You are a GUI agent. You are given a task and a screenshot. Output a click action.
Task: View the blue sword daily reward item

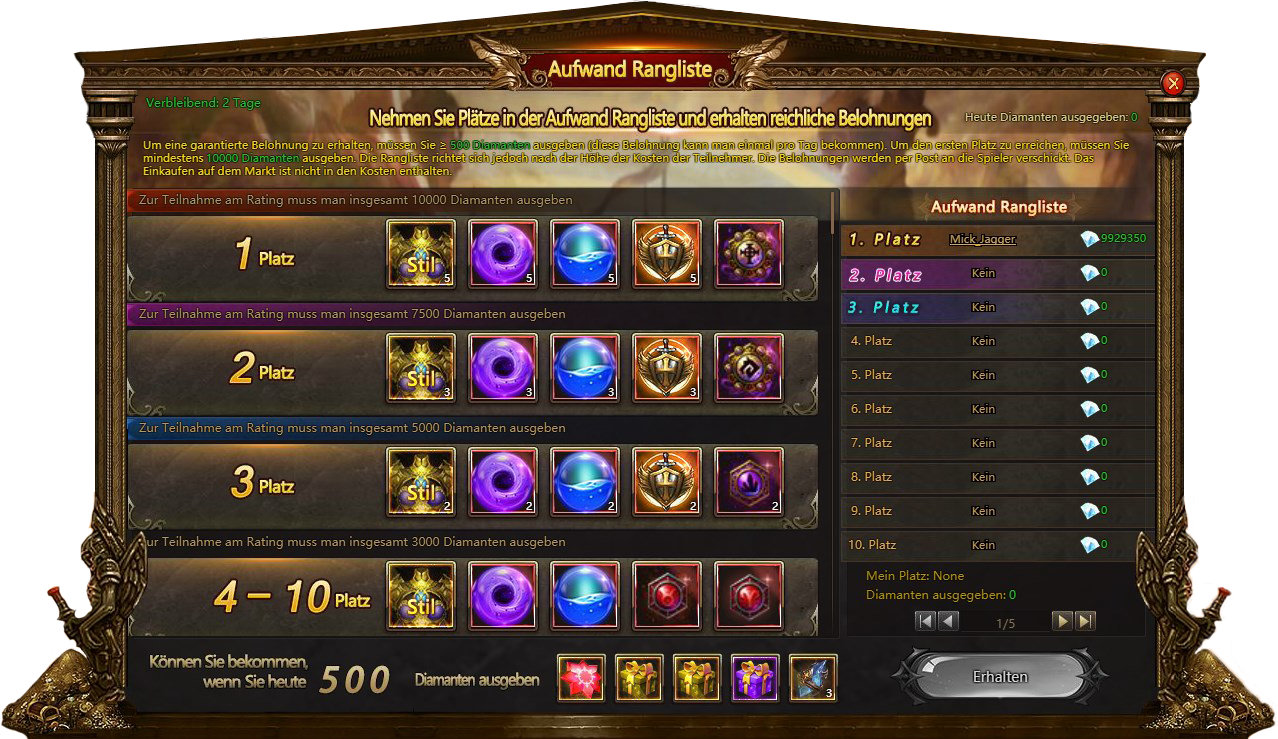pos(813,678)
